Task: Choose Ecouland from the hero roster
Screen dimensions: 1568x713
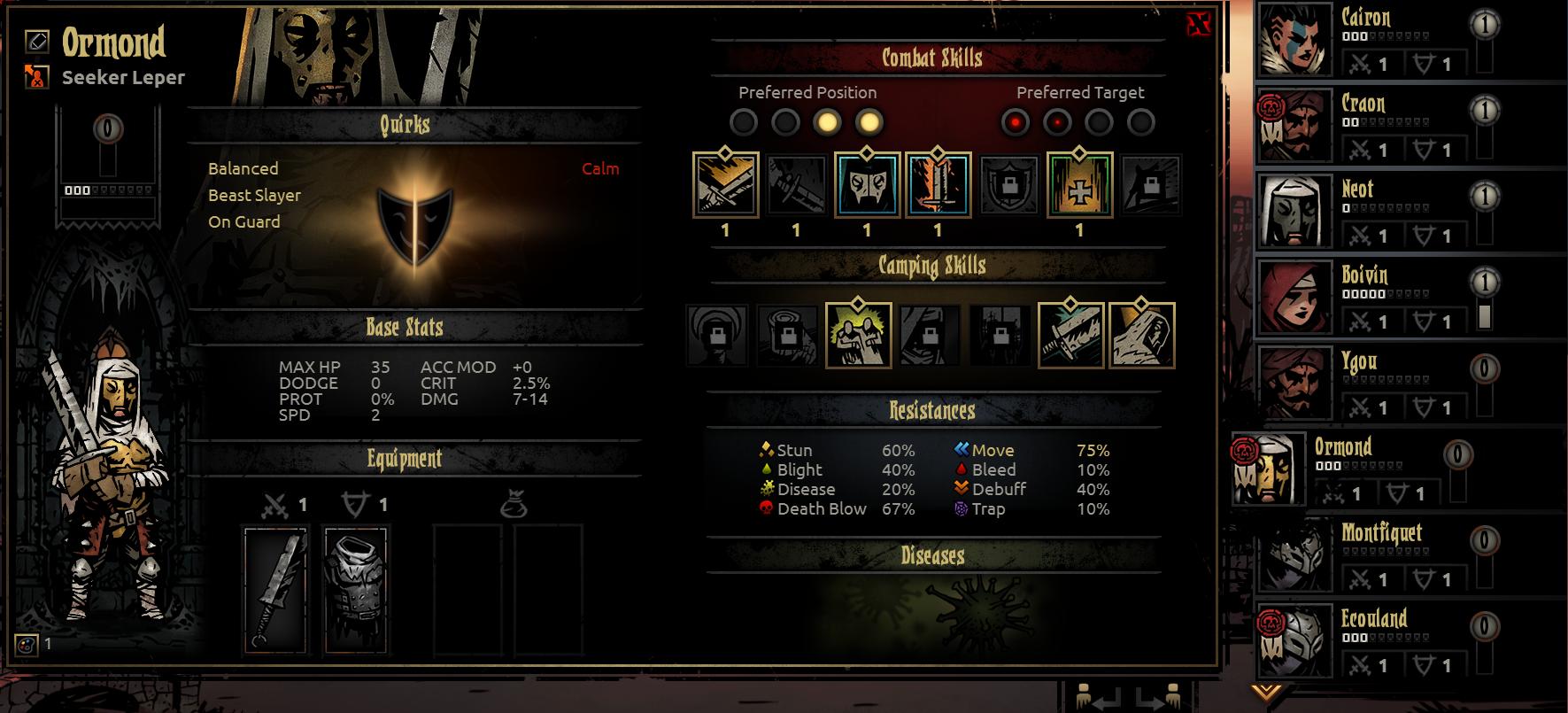Action: tap(1296, 641)
